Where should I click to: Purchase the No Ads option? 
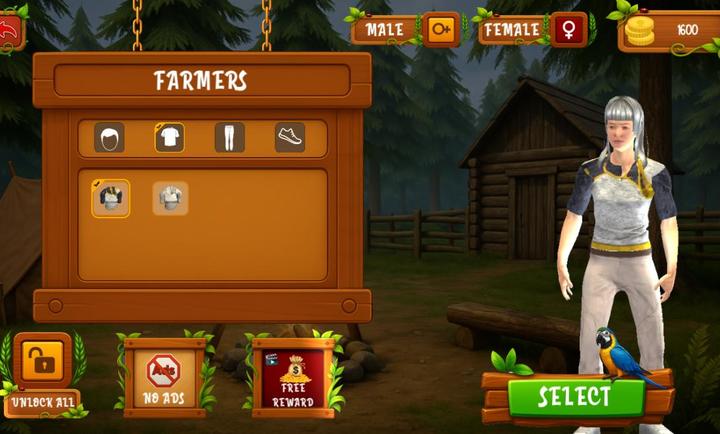click(x=164, y=377)
